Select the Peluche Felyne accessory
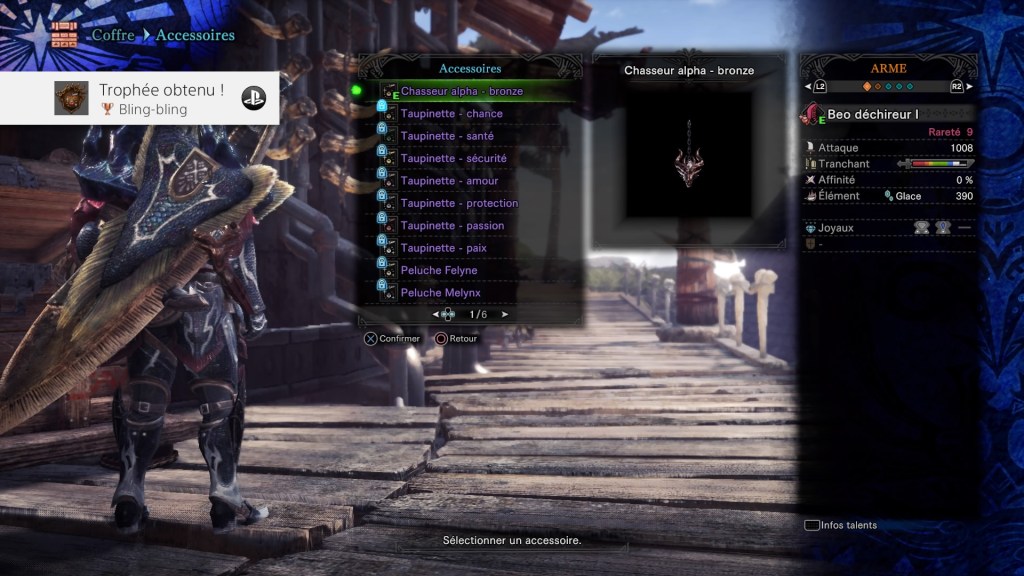Viewport: 1024px width, 576px height. pos(439,270)
